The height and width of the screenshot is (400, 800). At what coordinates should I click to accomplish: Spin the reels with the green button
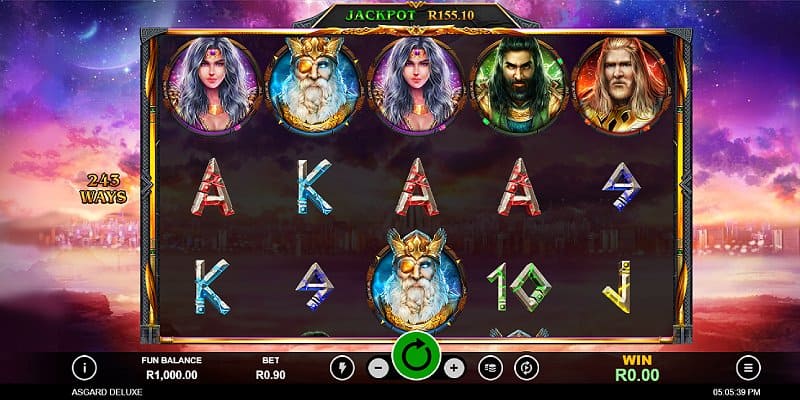[x=416, y=357]
